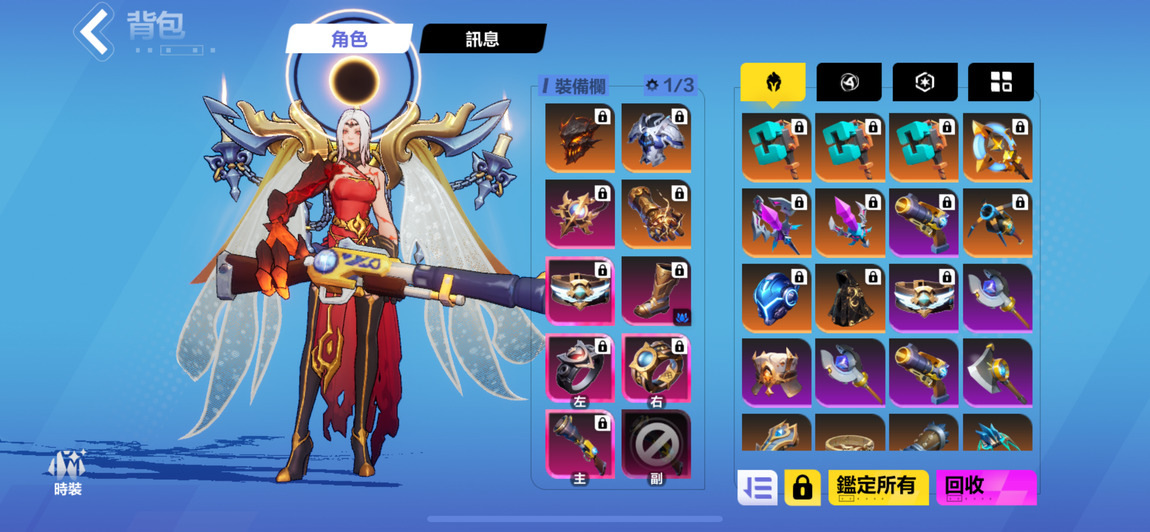1150x532 pixels.
Task: Select the right ring slot marked 右
Action: click(x=656, y=368)
